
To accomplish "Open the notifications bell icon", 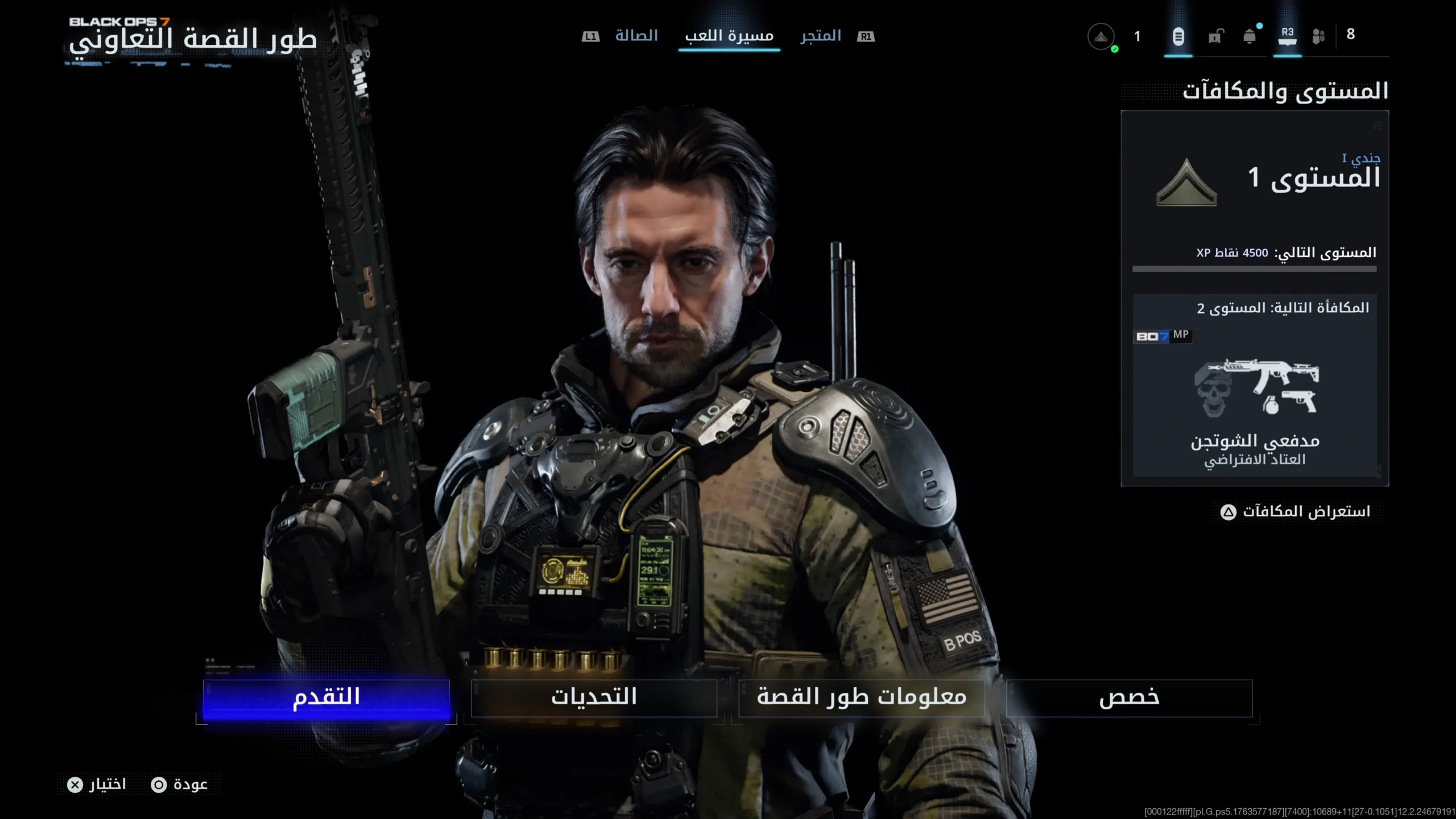I will (1250, 36).
